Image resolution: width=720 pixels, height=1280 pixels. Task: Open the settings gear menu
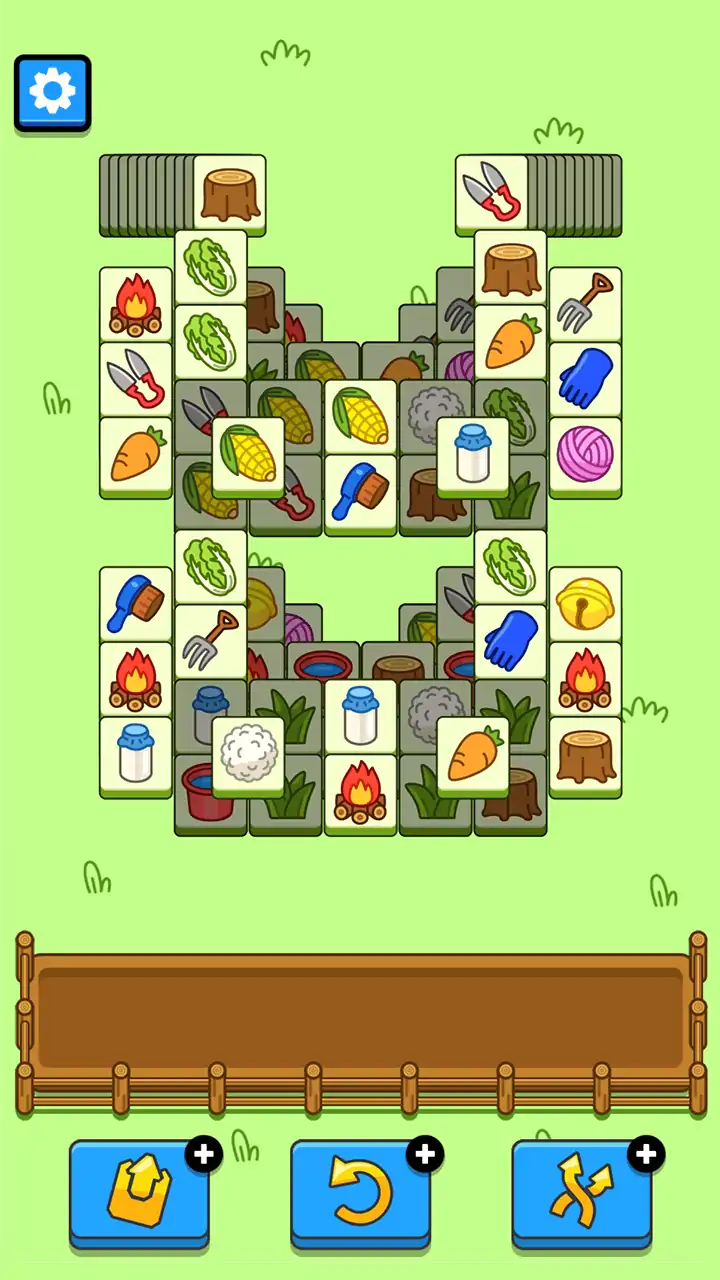(x=52, y=93)
